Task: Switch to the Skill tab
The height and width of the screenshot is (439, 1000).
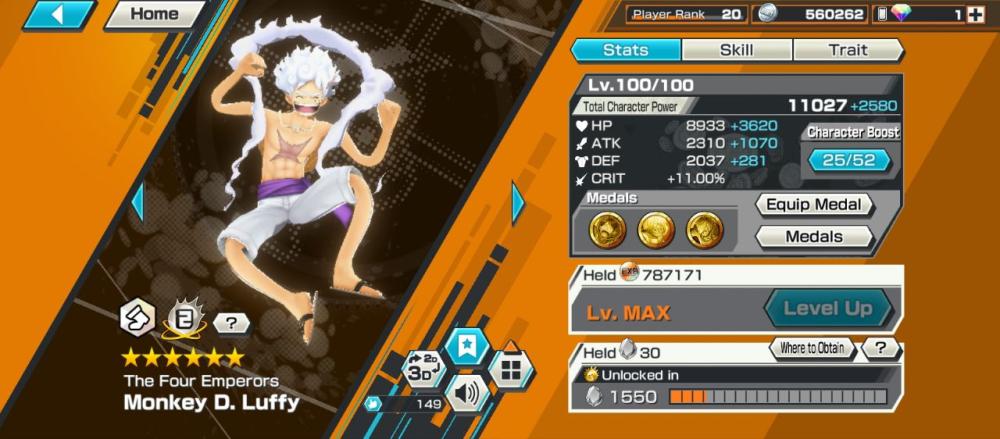Action: pos(737,50)
